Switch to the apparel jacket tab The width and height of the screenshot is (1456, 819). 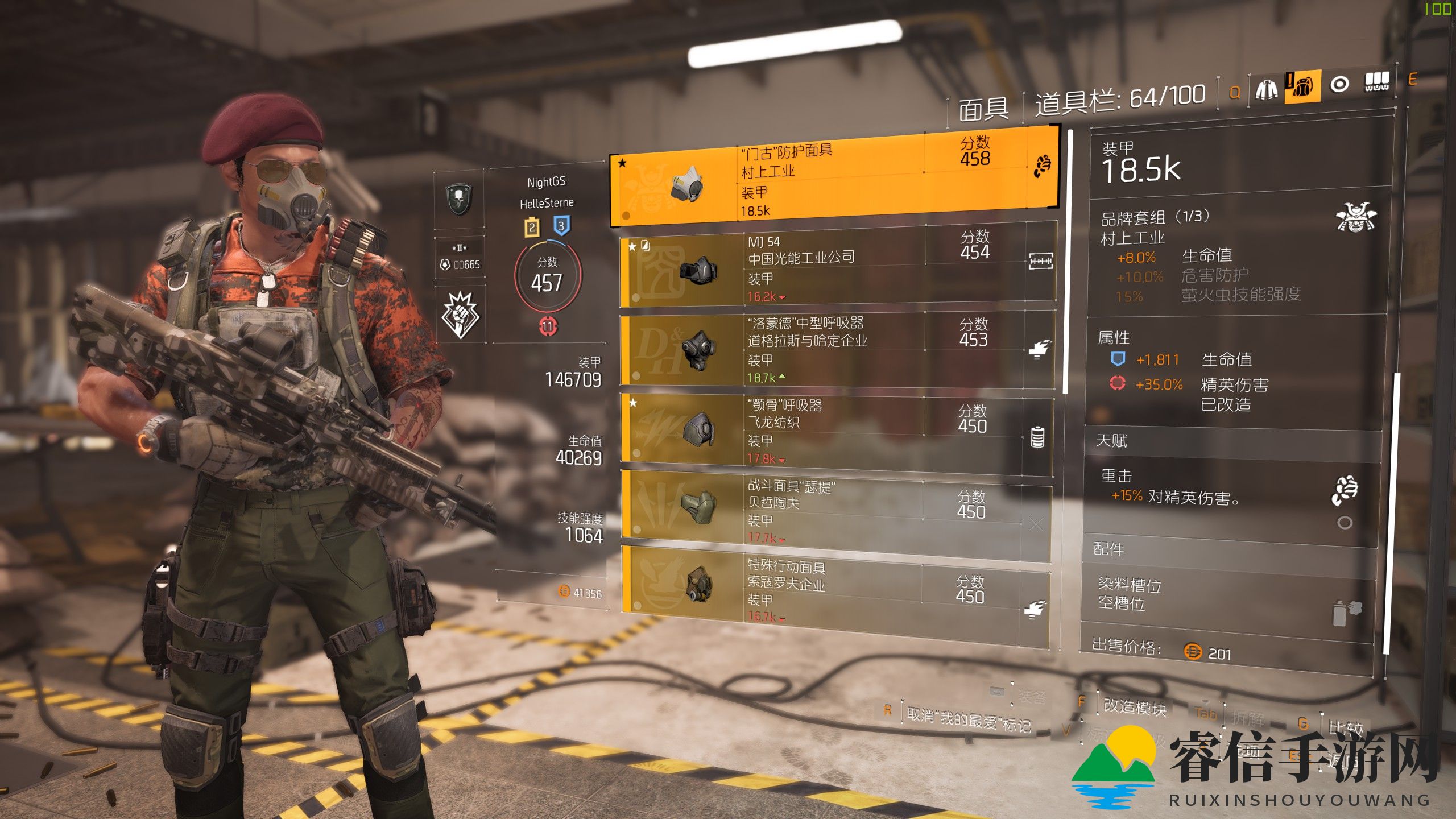tap(1266, 89)
